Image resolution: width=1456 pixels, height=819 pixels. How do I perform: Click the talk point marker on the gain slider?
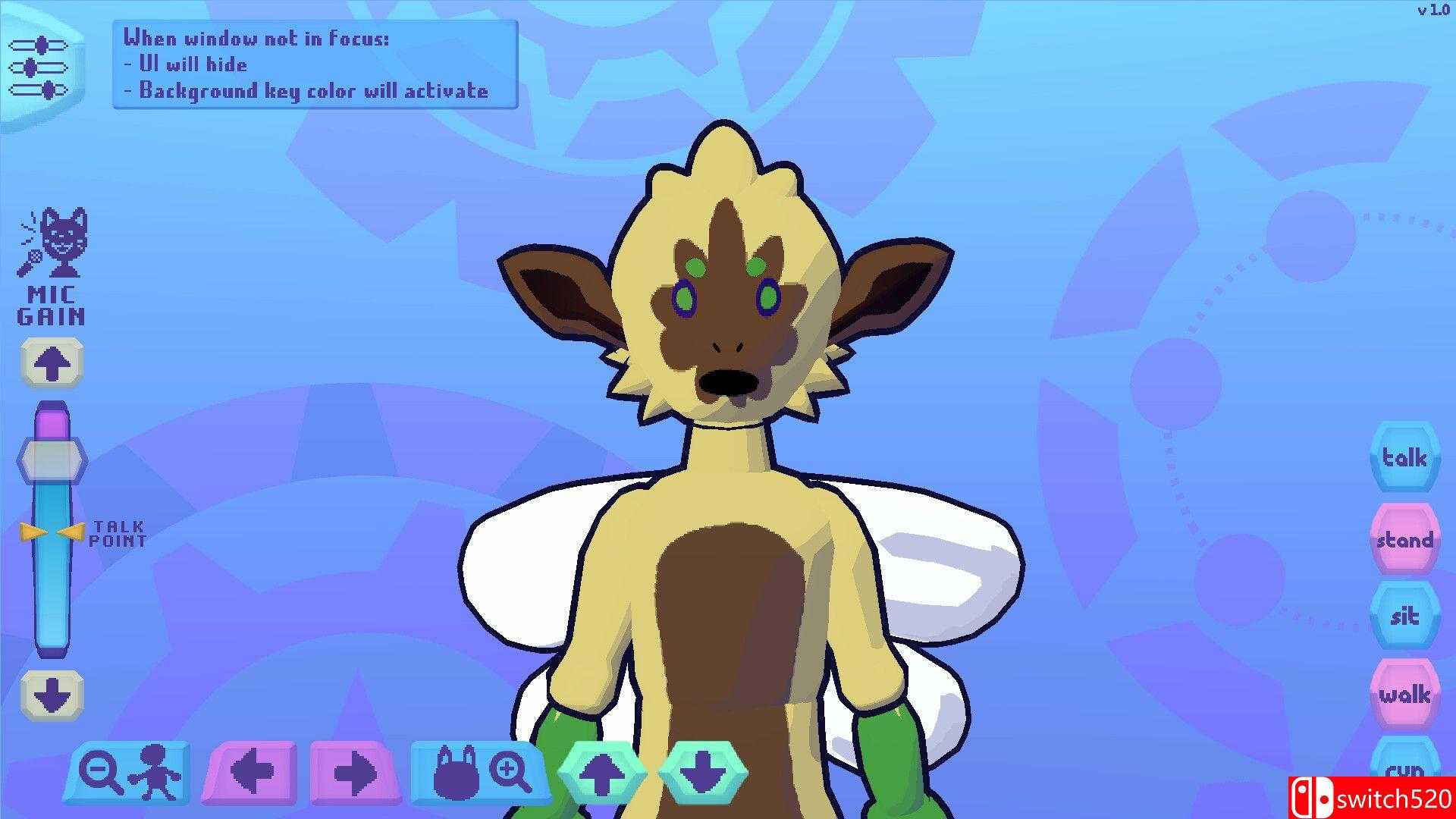tap(52, 533)
